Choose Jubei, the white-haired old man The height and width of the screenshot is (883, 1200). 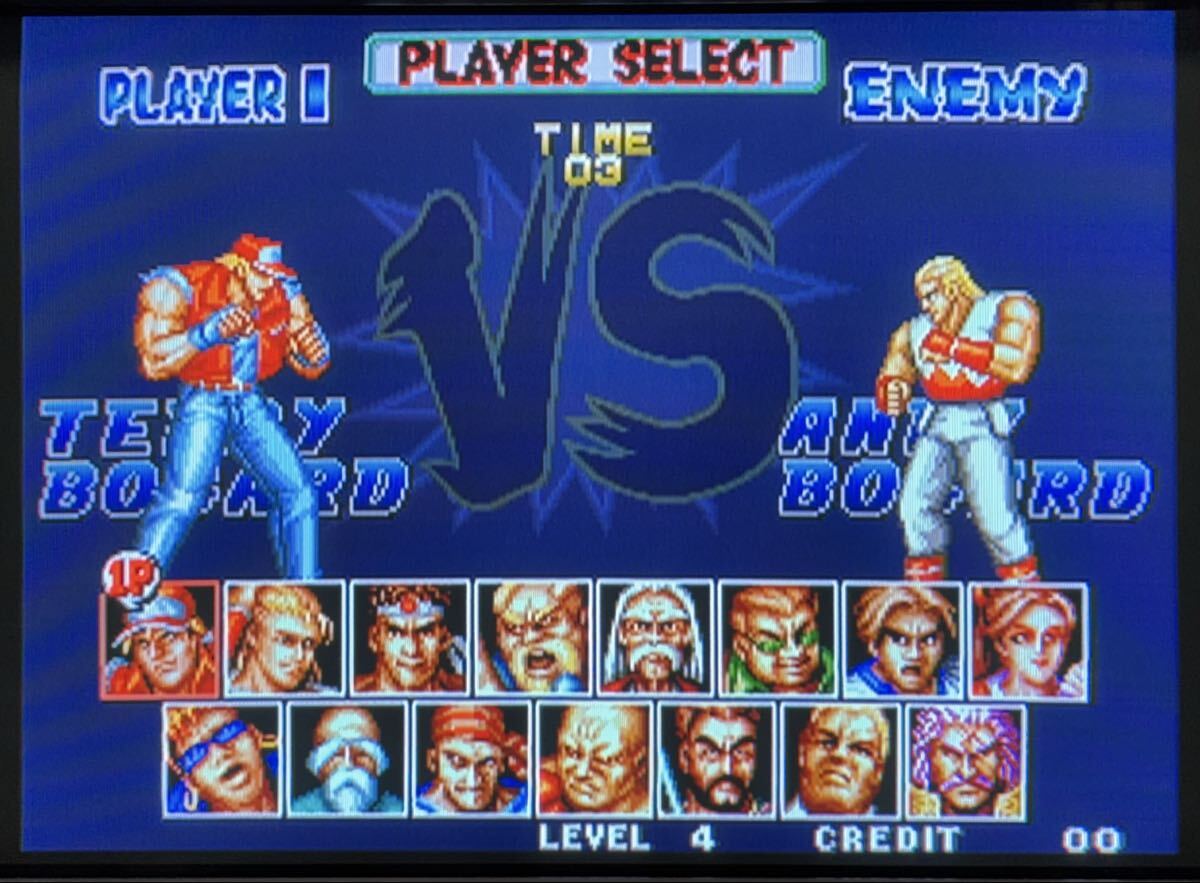coord(655,639)
